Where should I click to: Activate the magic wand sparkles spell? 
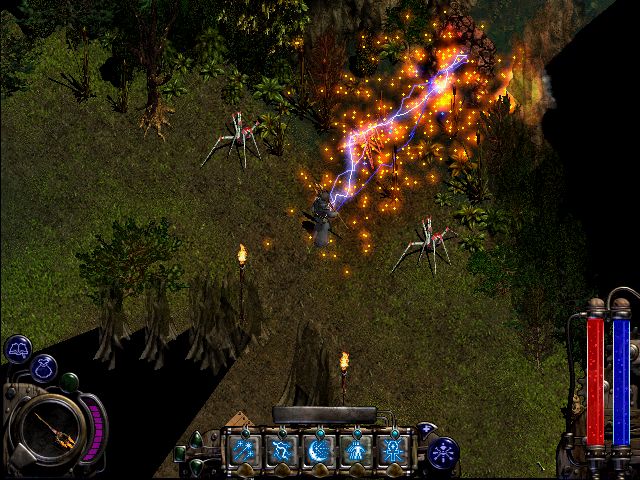coord(243,449)
